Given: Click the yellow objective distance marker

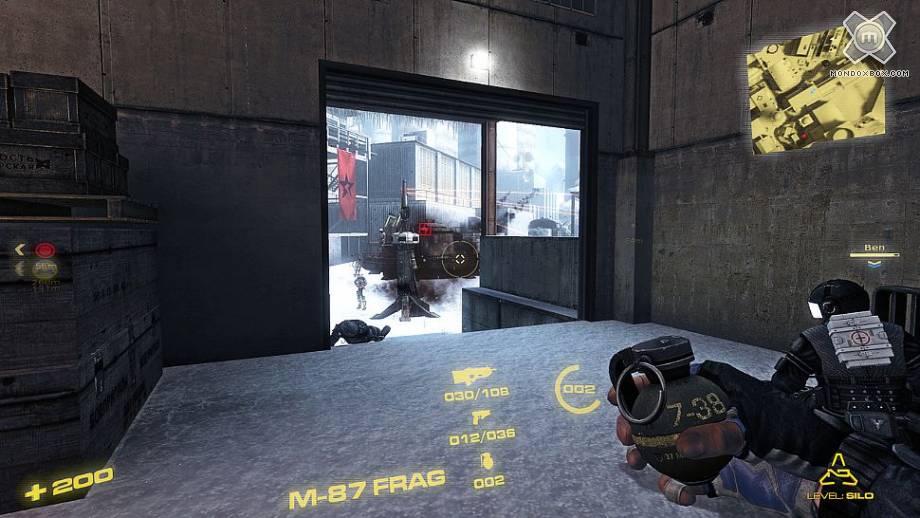Looking at the screenshot, I should tap(45, 268).
